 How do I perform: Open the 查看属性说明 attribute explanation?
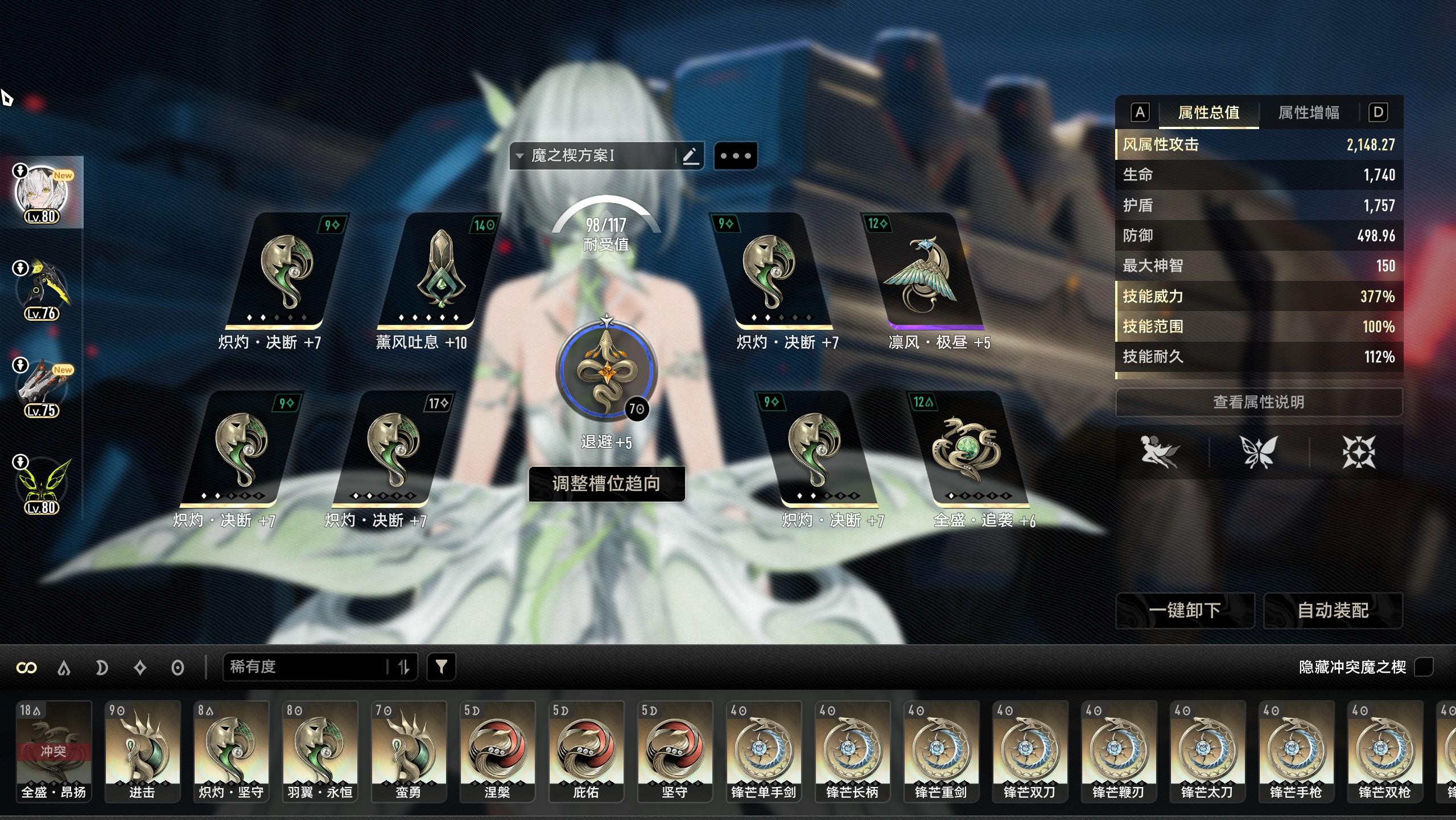click(1258, 403)
